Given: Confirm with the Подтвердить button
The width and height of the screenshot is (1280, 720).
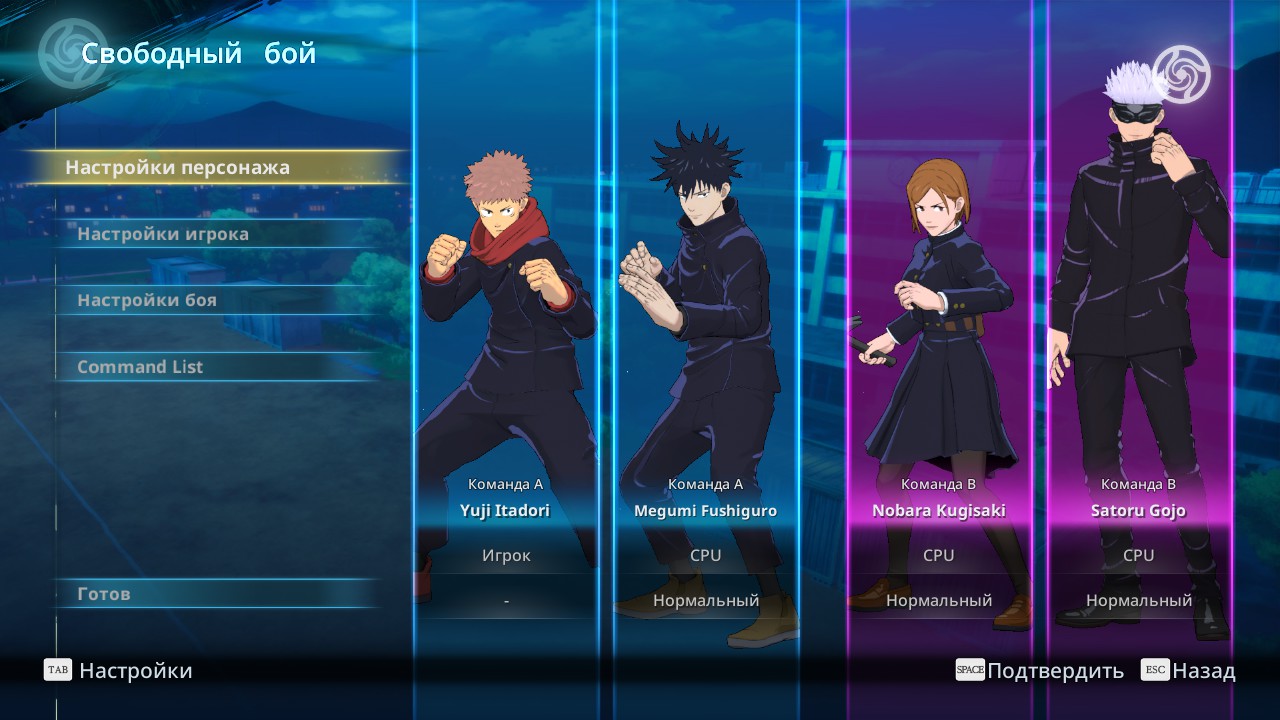Looking at the screenshot, I should (1054, 671).
